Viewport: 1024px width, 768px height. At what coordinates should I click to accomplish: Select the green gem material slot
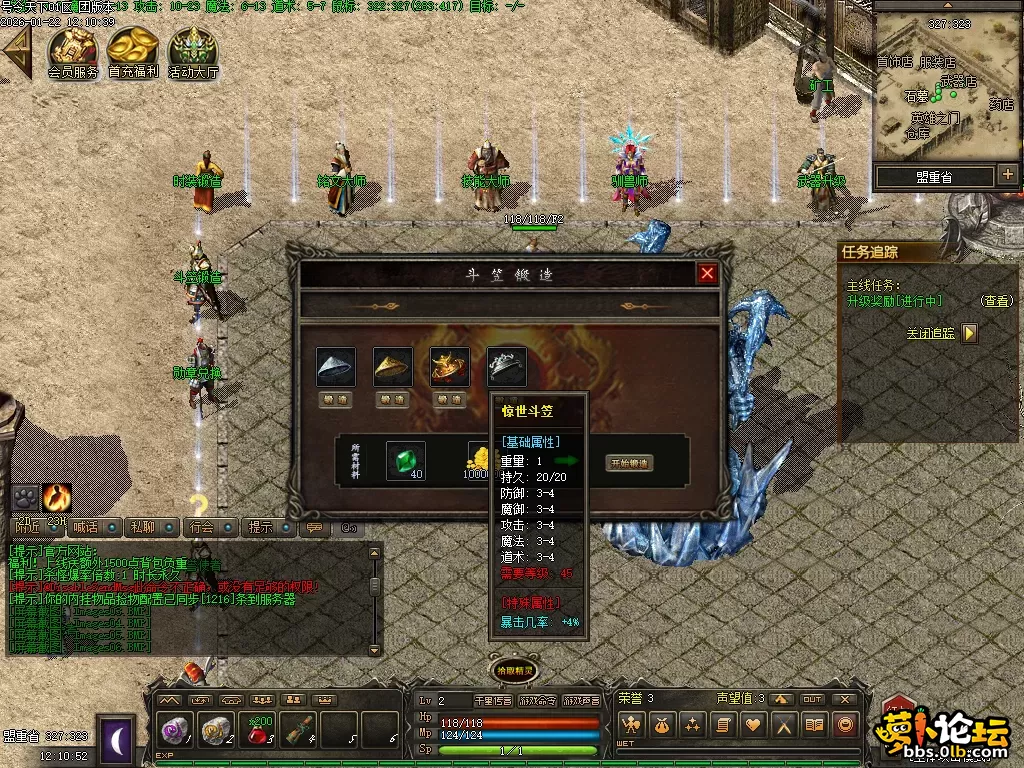(405, 460)
